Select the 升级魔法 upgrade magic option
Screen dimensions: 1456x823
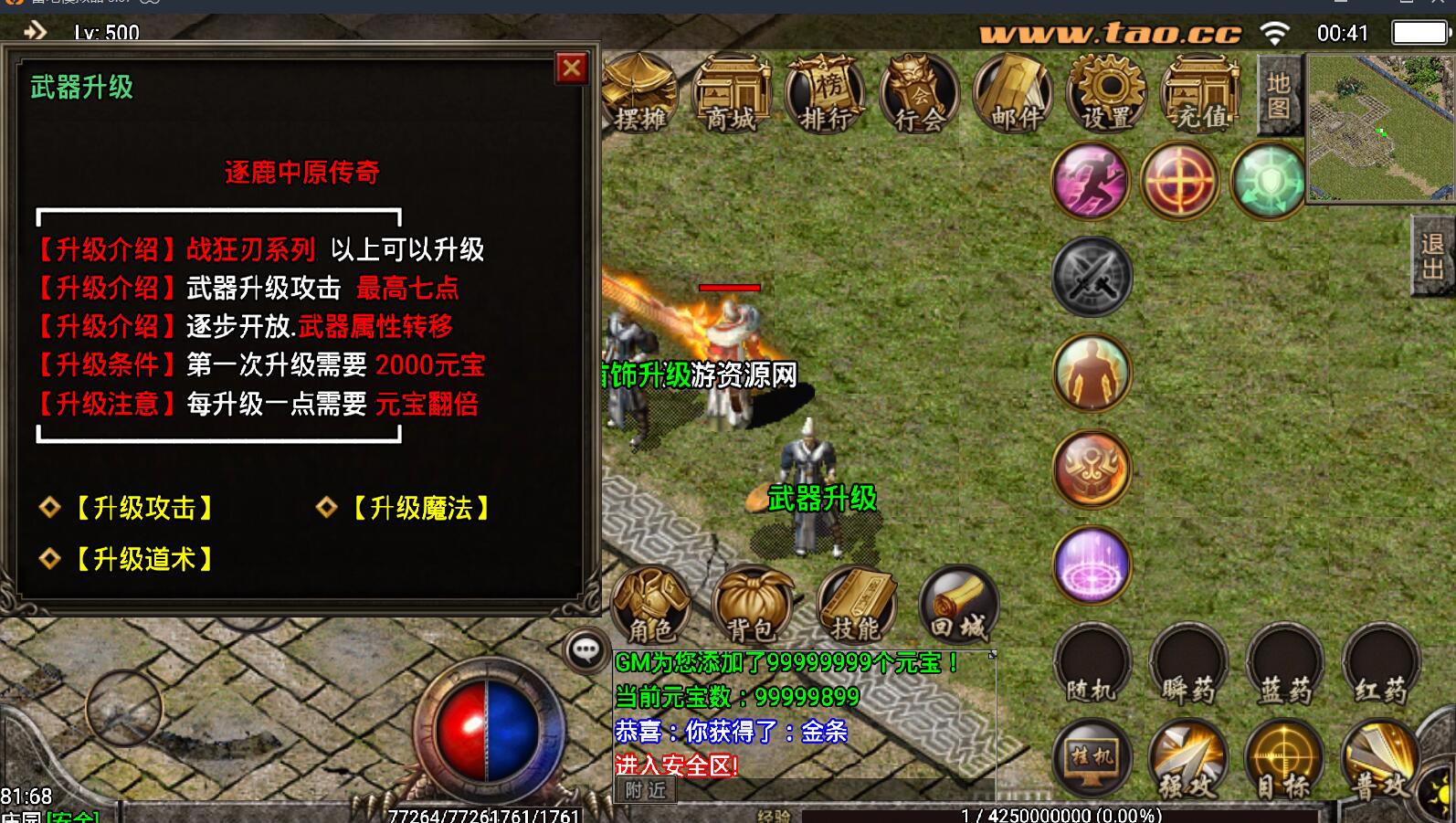(420, 508)
